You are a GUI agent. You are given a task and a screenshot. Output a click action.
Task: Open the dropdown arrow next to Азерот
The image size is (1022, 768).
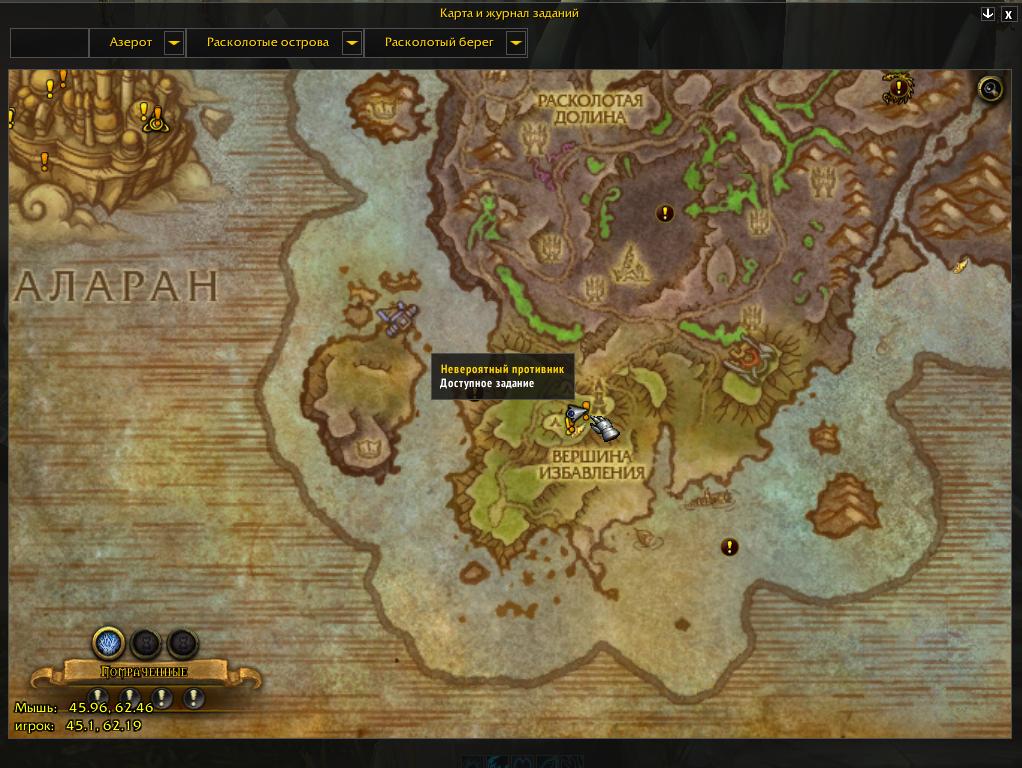[x=174, y=43]
